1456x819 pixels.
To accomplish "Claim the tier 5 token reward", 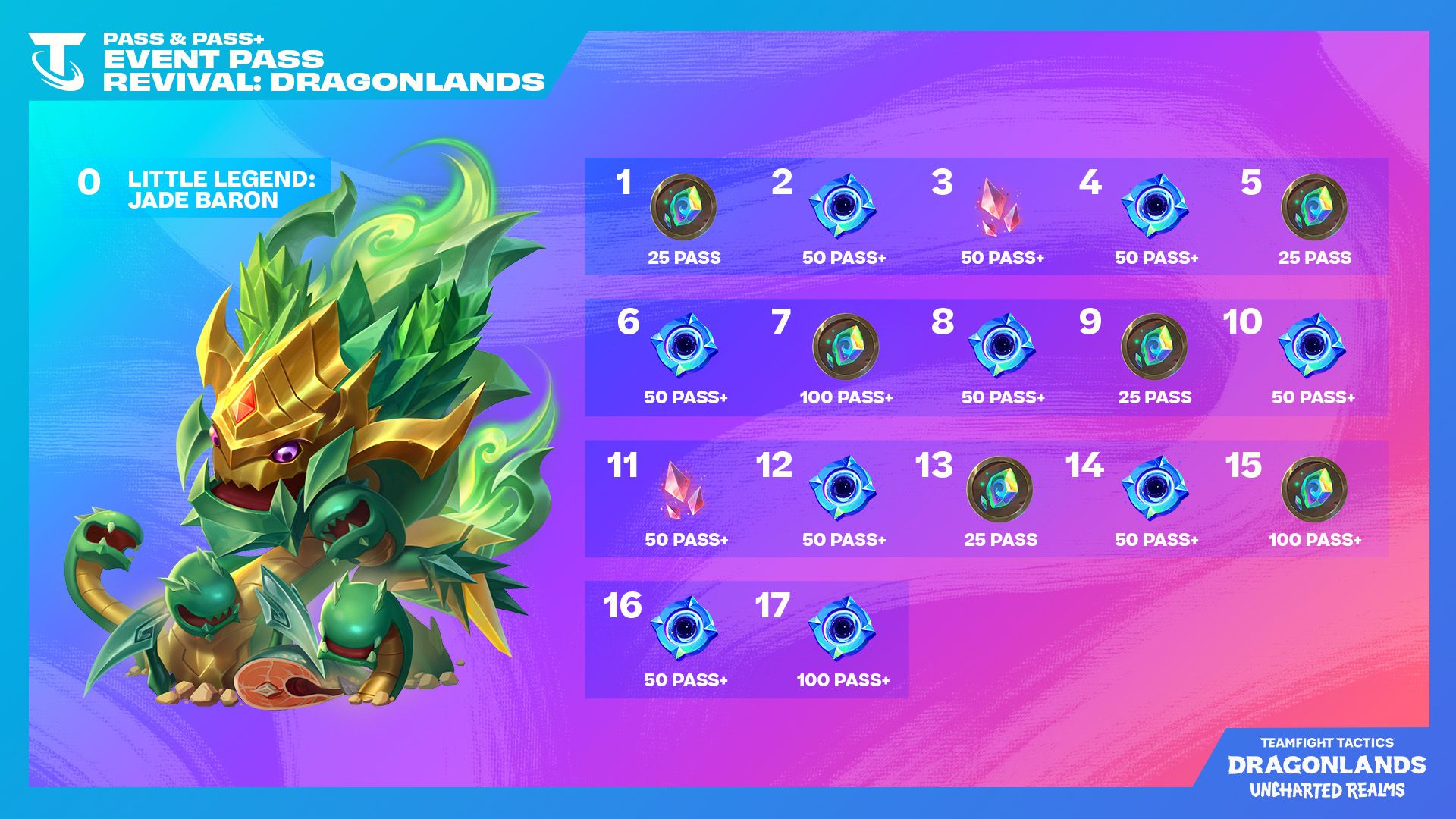I will coord(1313,207).
